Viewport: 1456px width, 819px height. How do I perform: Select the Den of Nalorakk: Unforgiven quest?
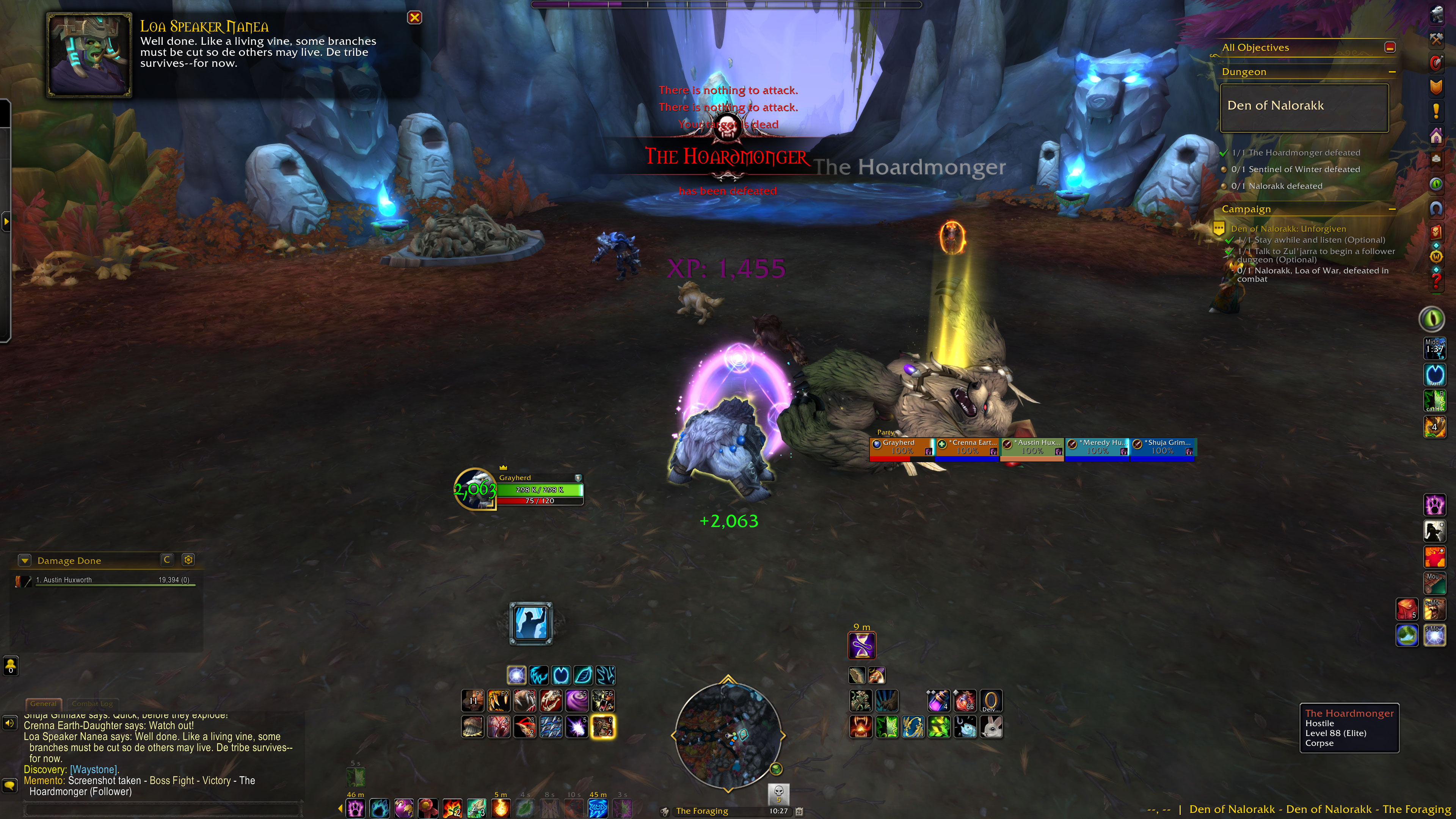1288,229
